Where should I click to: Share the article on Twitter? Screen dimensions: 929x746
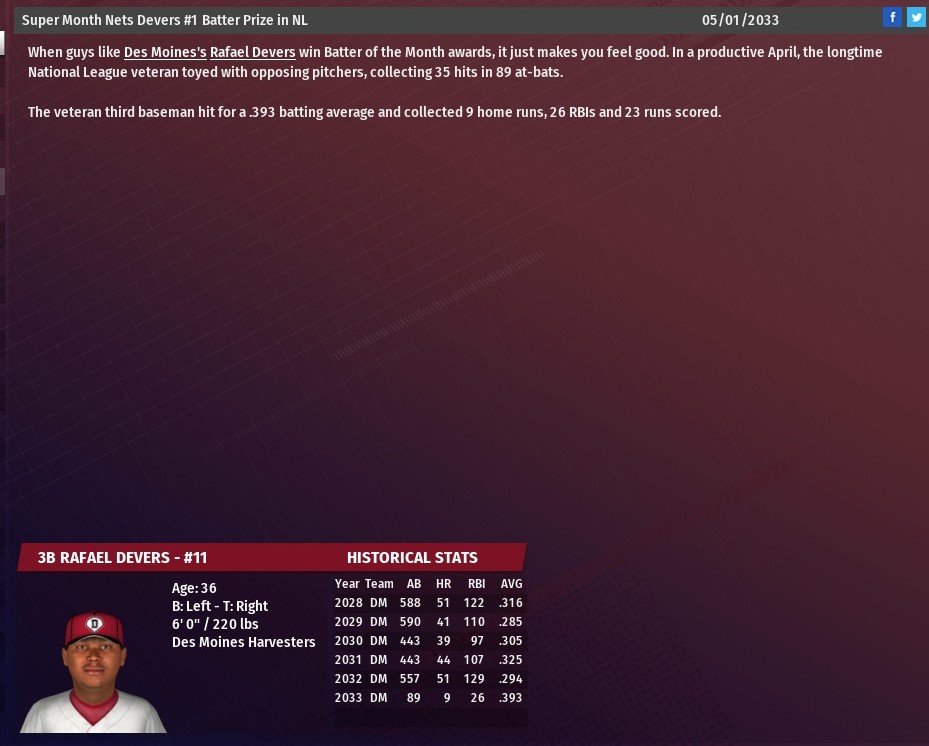coord(916,17)
